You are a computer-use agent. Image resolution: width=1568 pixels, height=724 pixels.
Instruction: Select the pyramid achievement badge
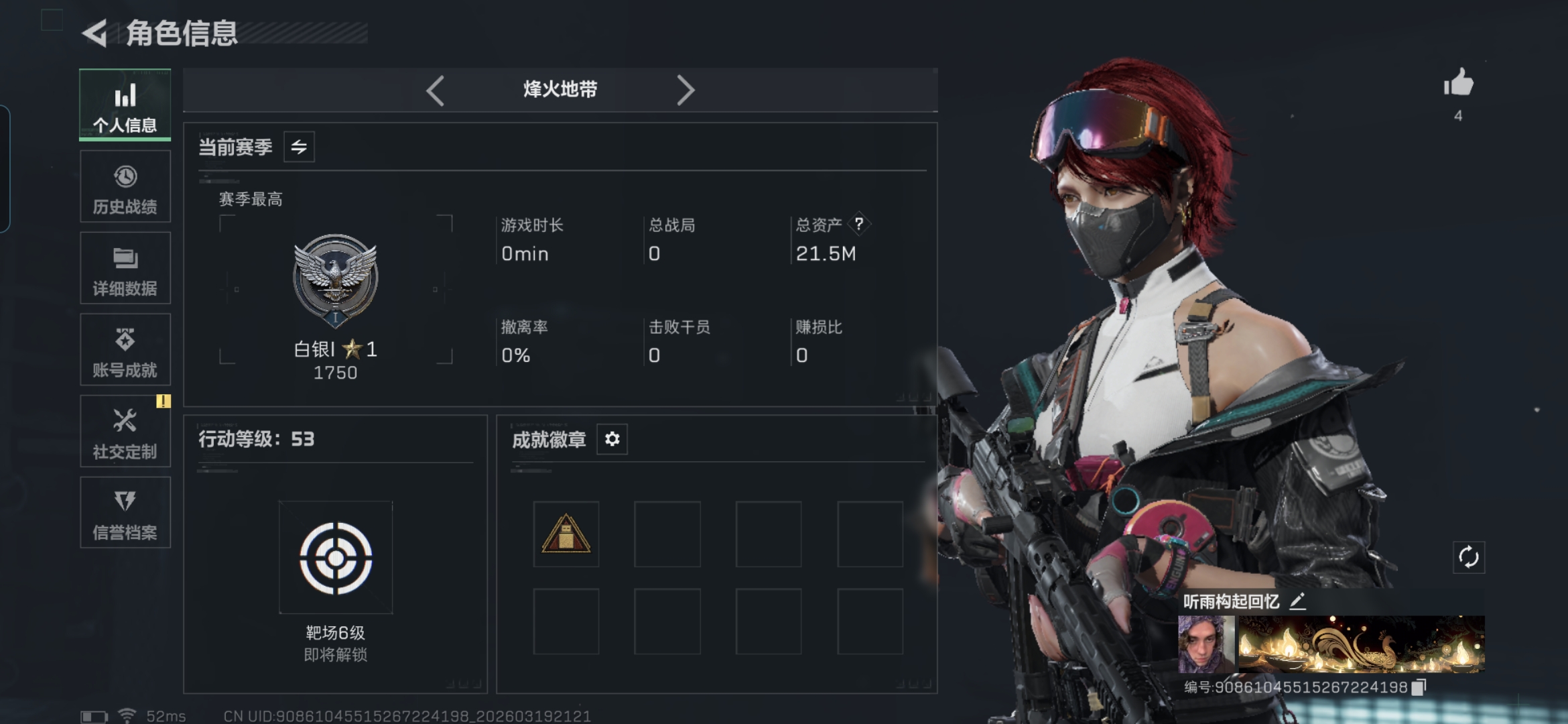pyautogui.click(x=566, y=534)
